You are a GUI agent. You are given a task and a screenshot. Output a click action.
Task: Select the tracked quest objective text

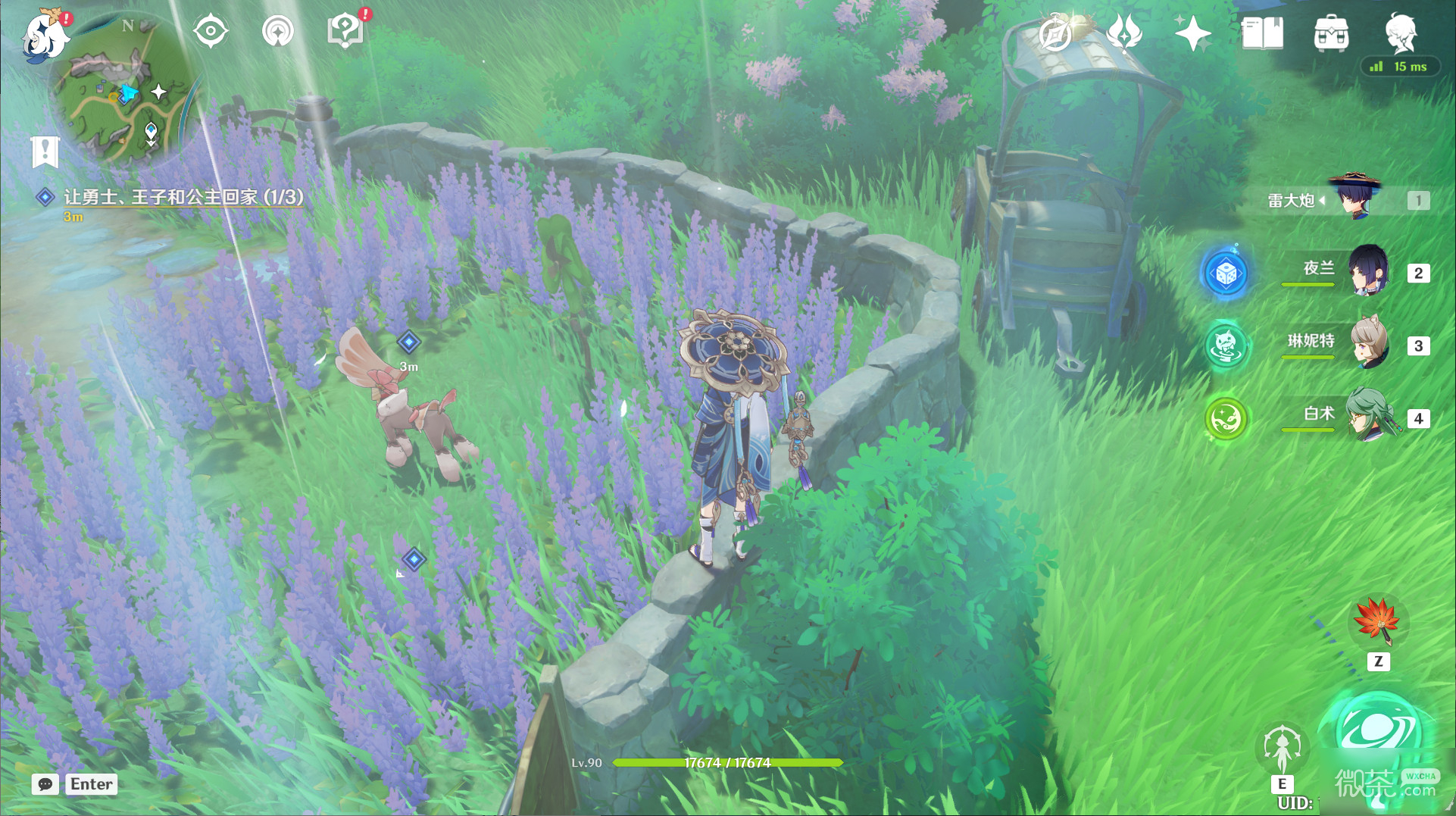tap(183, 197)
